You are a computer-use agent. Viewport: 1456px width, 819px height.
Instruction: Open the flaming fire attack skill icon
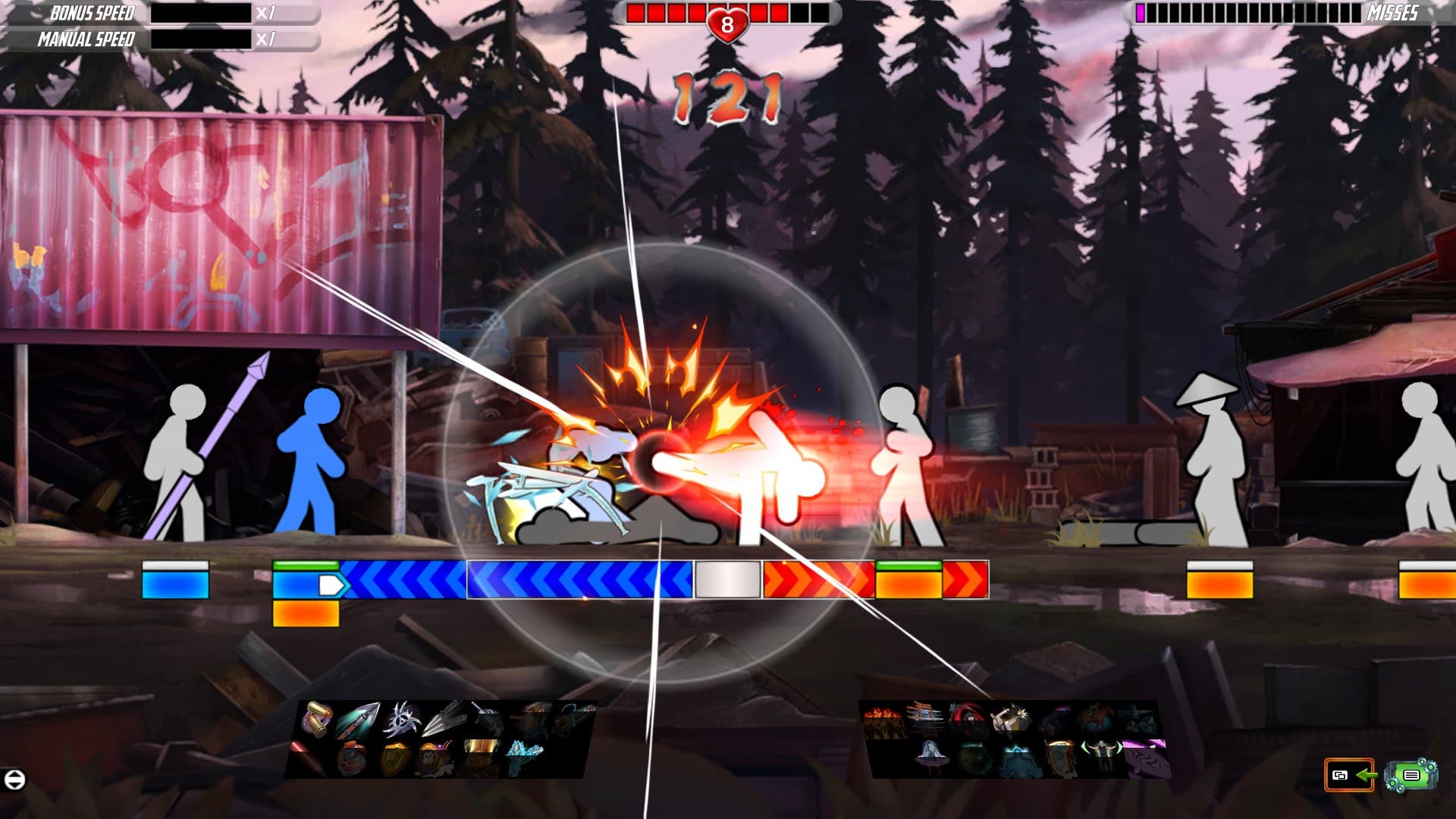click(882, 718)
